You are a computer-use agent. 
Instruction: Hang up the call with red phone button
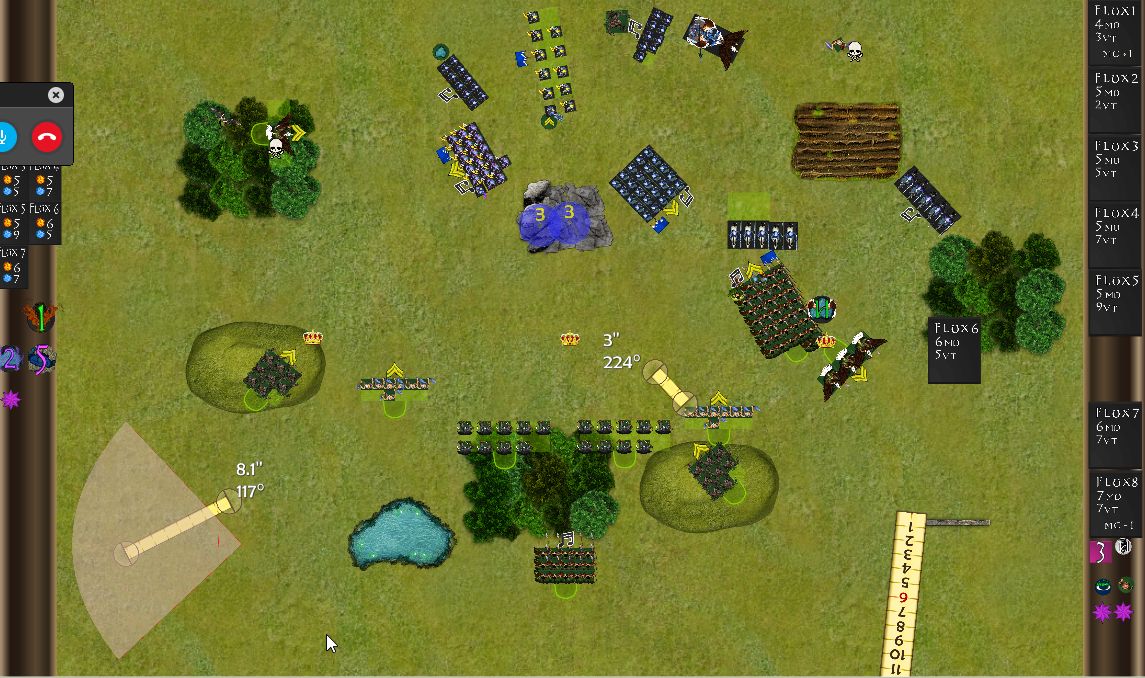pos(47,136)
